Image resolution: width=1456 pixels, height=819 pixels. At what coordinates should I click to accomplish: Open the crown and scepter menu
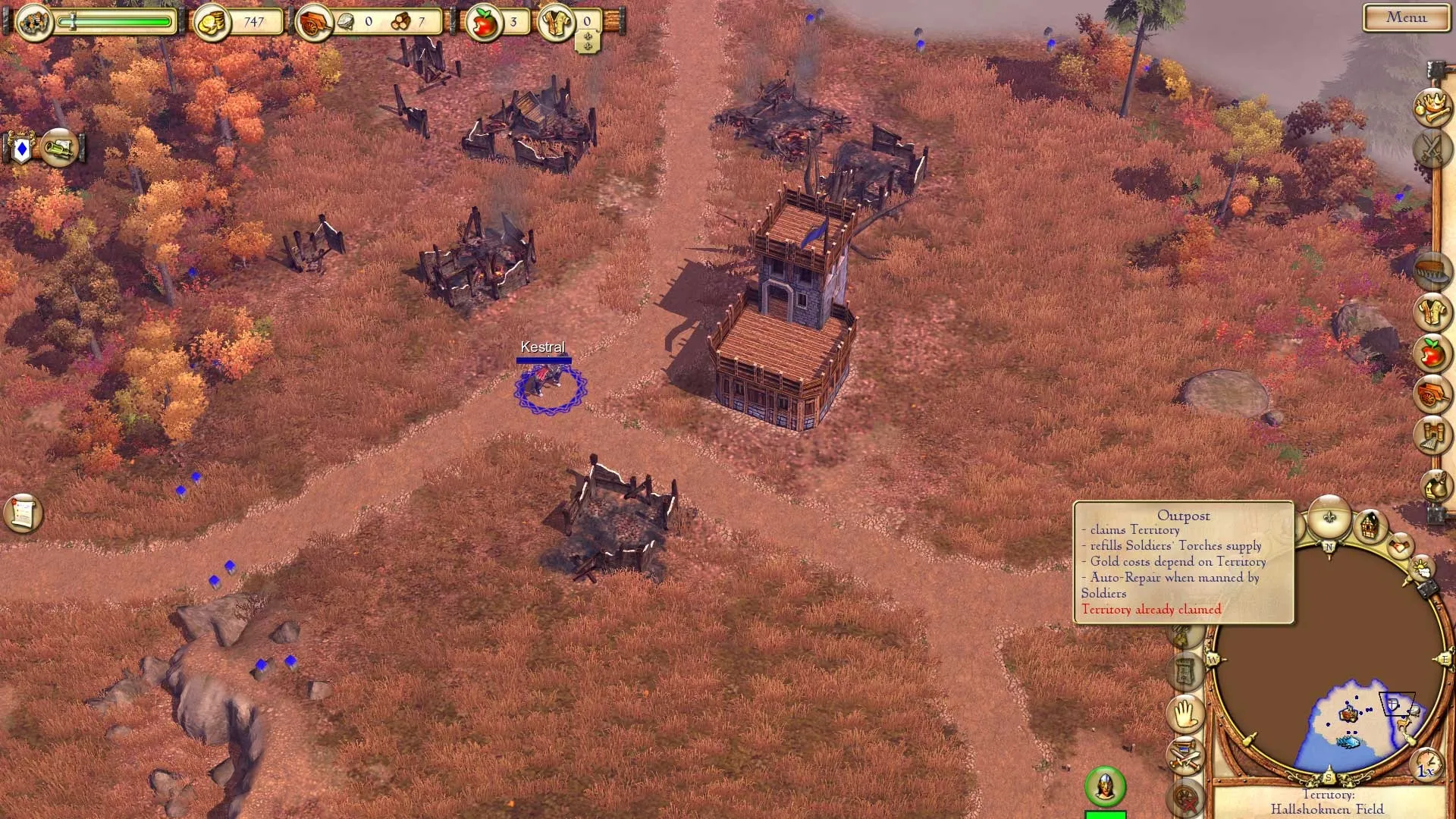pos(1431,107)
